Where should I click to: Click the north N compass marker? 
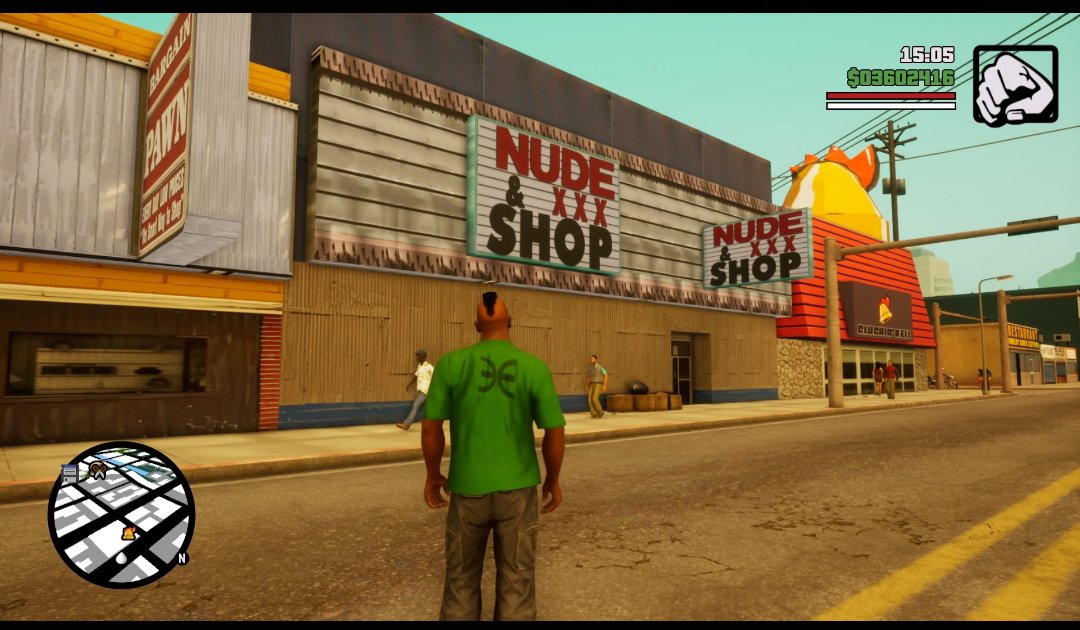[182, 558]
